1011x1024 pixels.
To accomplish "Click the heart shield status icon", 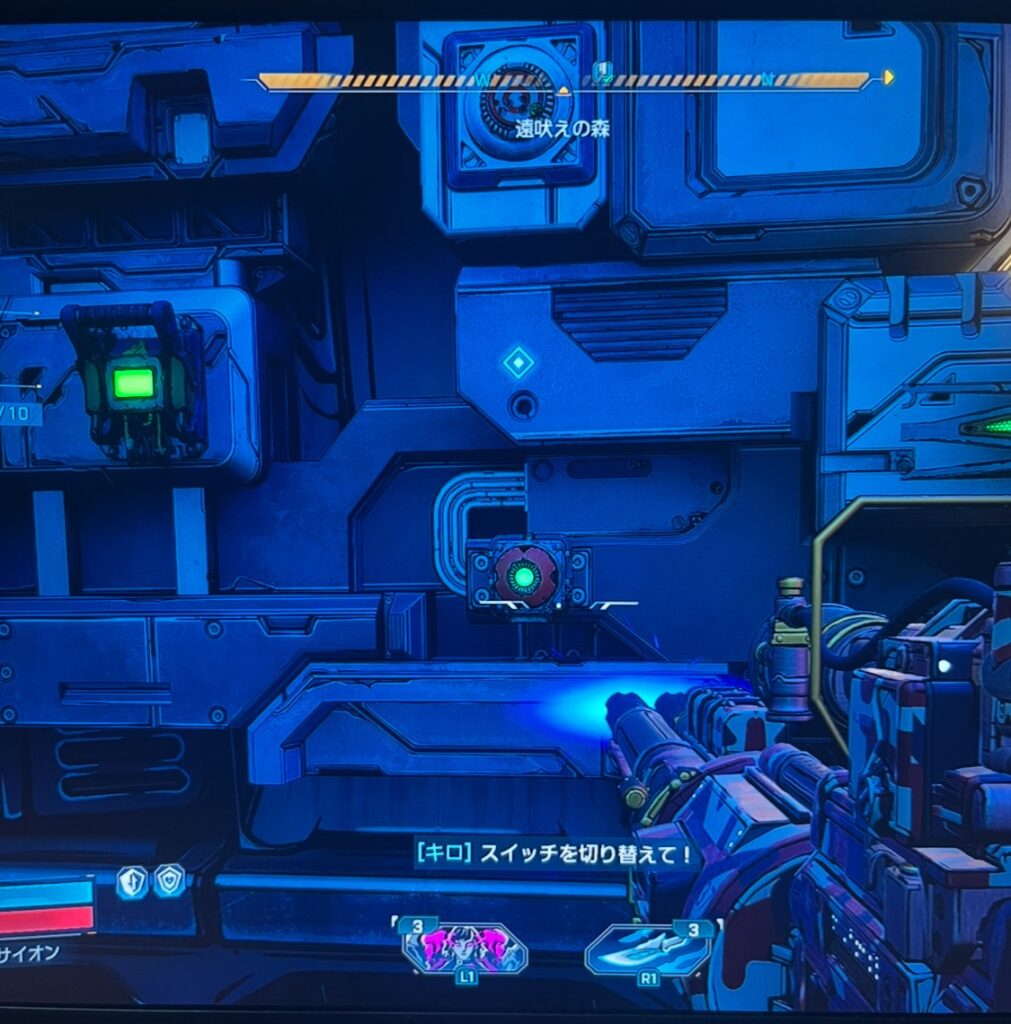I will (168, 880).
